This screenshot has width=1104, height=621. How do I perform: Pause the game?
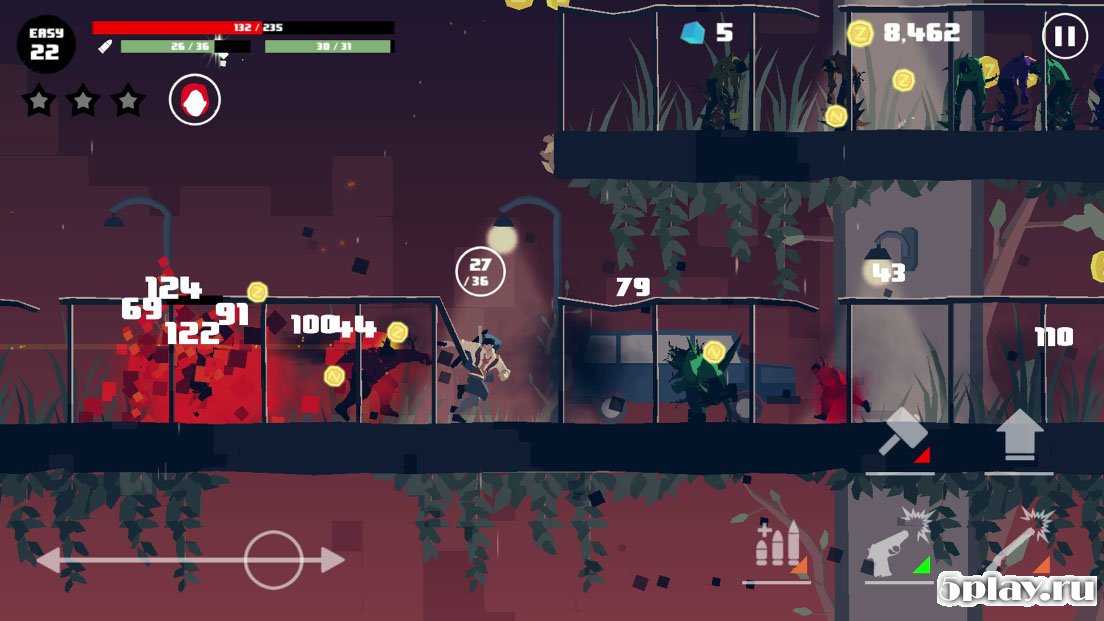pyautogui.click(x=1064, y=37)
